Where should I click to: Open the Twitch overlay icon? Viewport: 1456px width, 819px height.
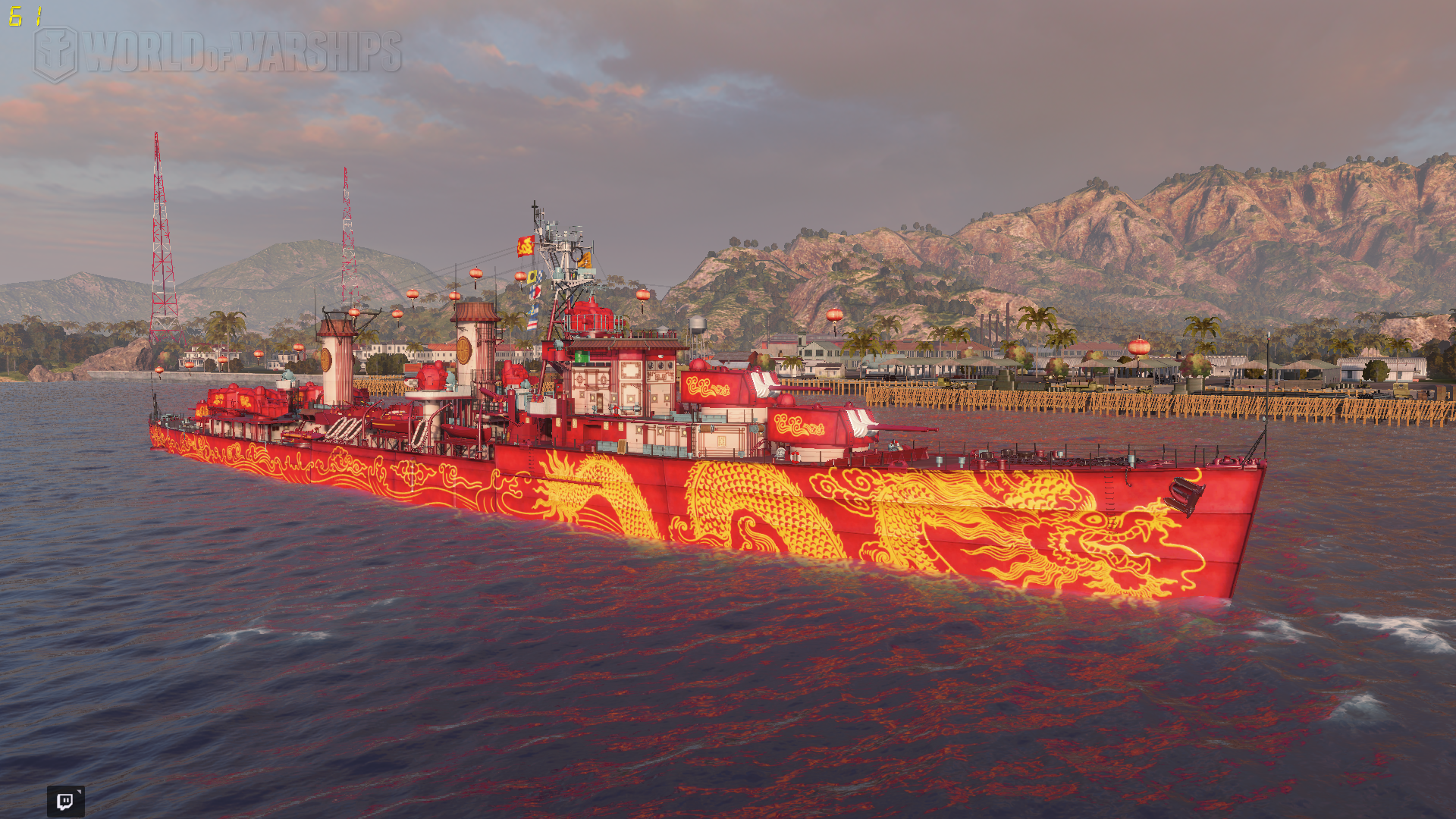pos(66,801)
